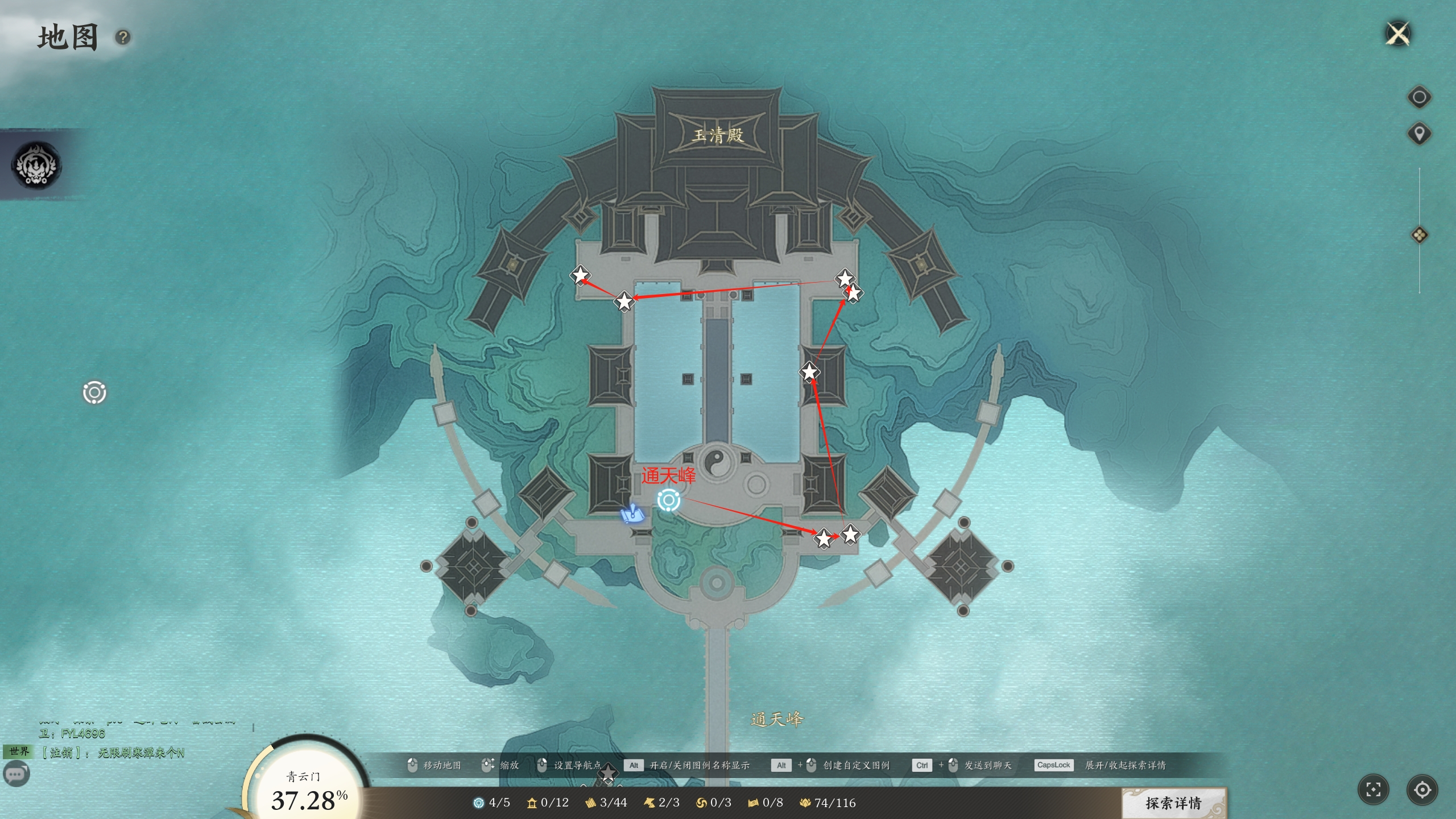
Task: Select the 玉清殿 hall label
Action: pyautogui.click(x=718, y=135)
